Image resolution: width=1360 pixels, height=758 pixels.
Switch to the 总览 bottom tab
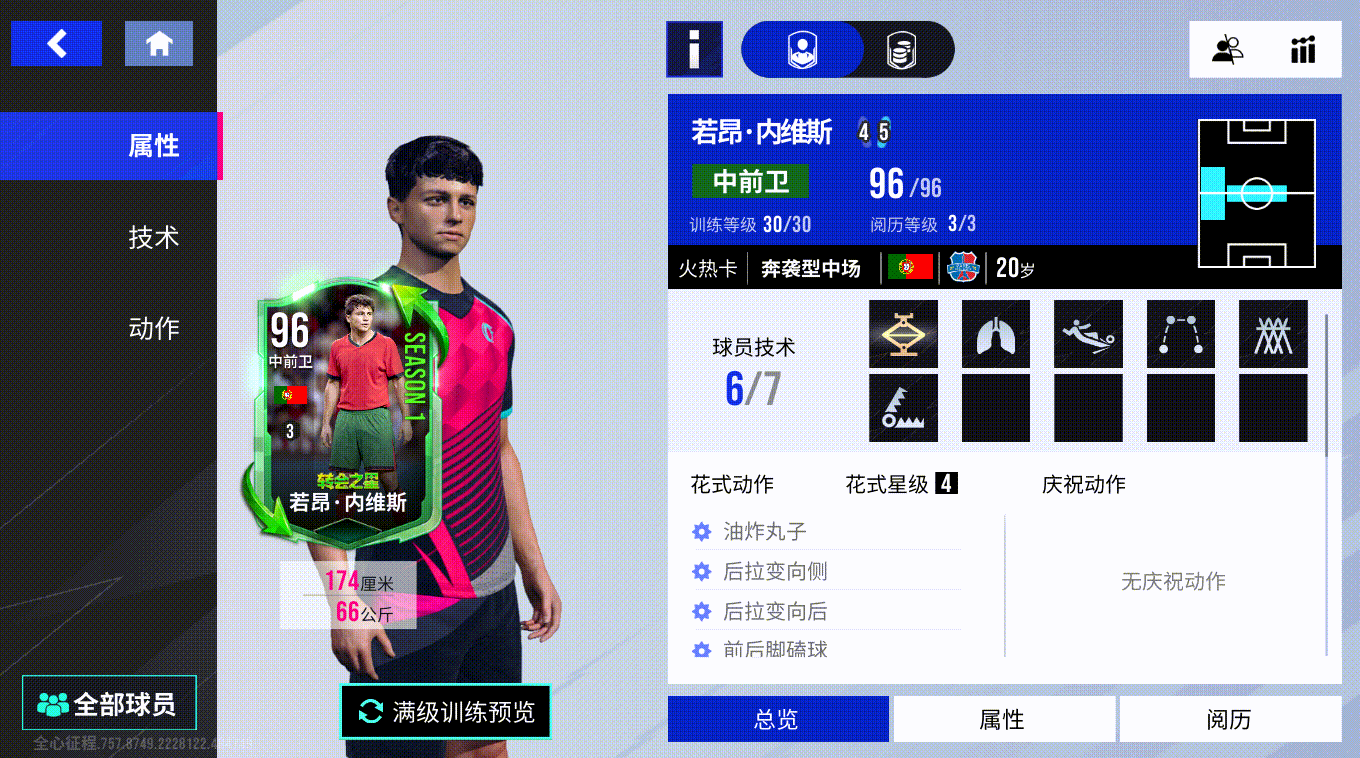click(x=778, y=719)
